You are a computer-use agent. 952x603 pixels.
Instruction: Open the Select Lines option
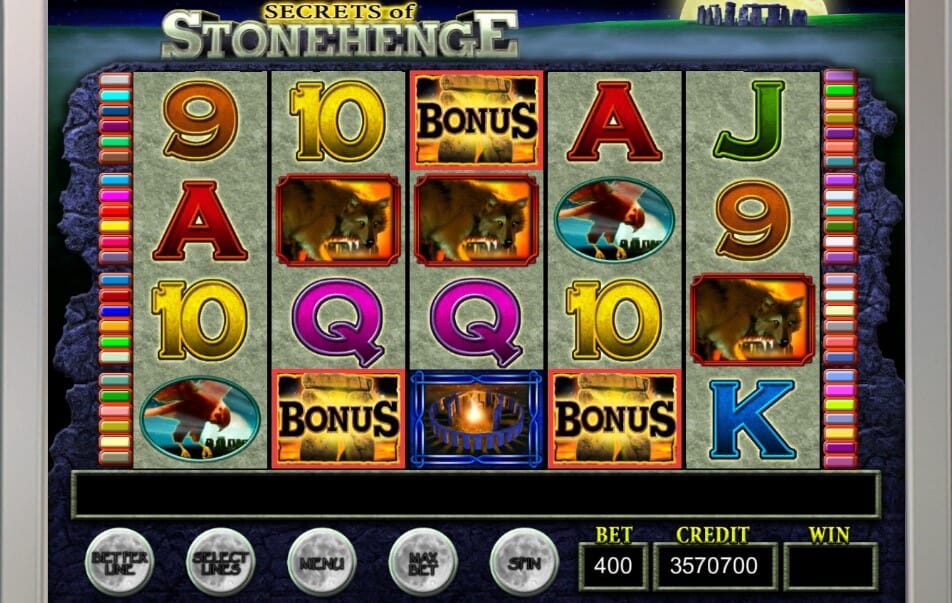(x=220, y=562)
